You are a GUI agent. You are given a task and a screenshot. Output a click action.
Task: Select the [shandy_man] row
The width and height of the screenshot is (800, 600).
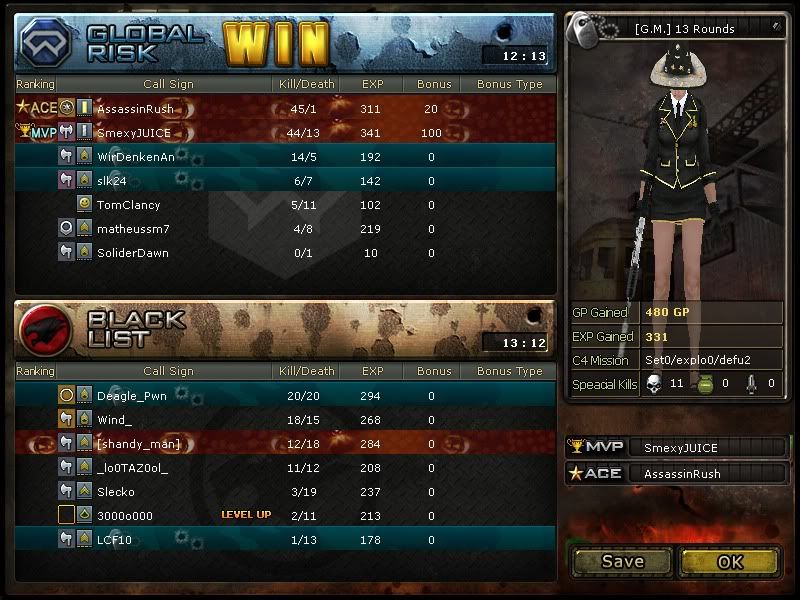pos(138,444)
